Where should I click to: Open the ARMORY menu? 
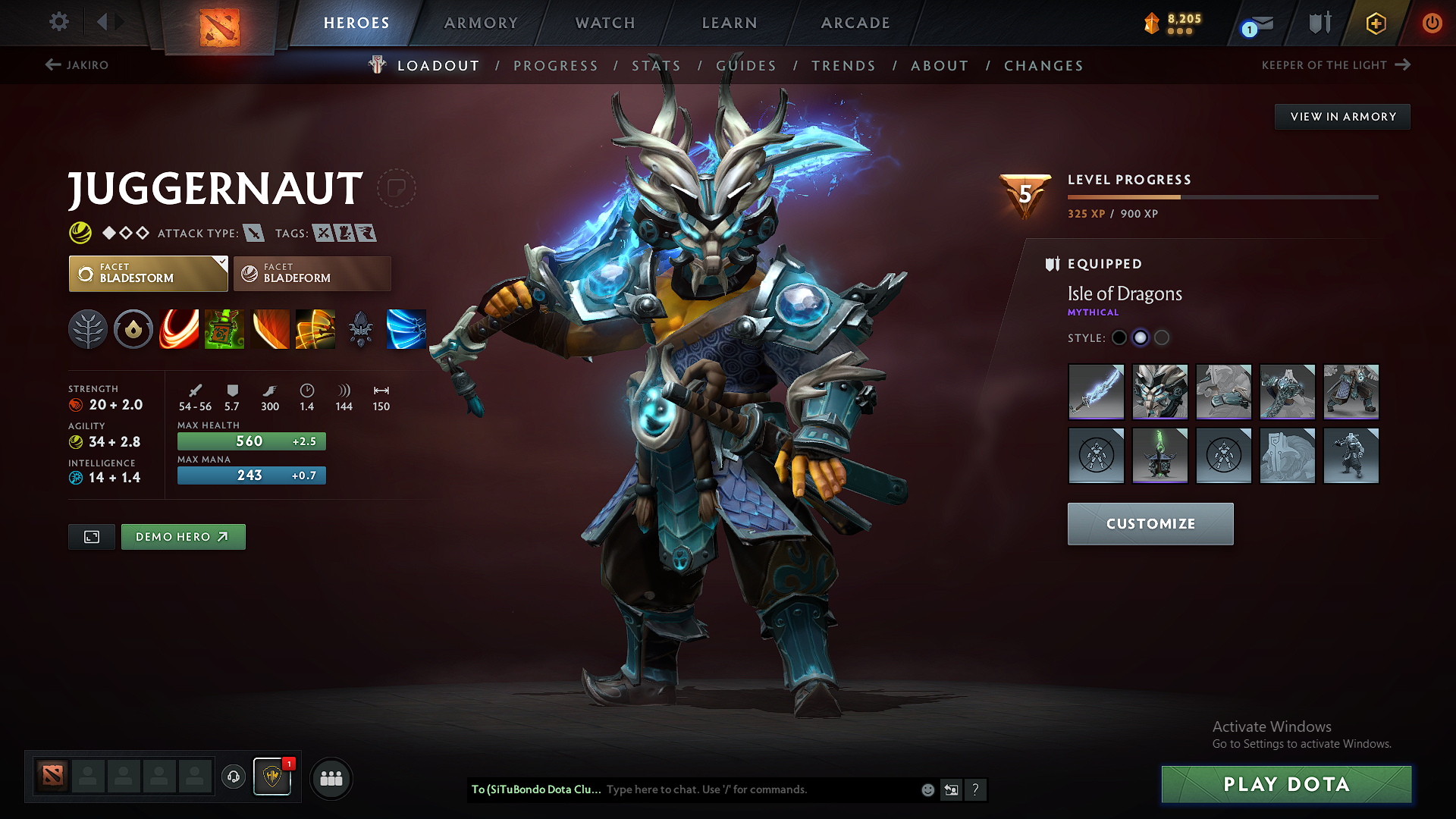tap(481, 23)
